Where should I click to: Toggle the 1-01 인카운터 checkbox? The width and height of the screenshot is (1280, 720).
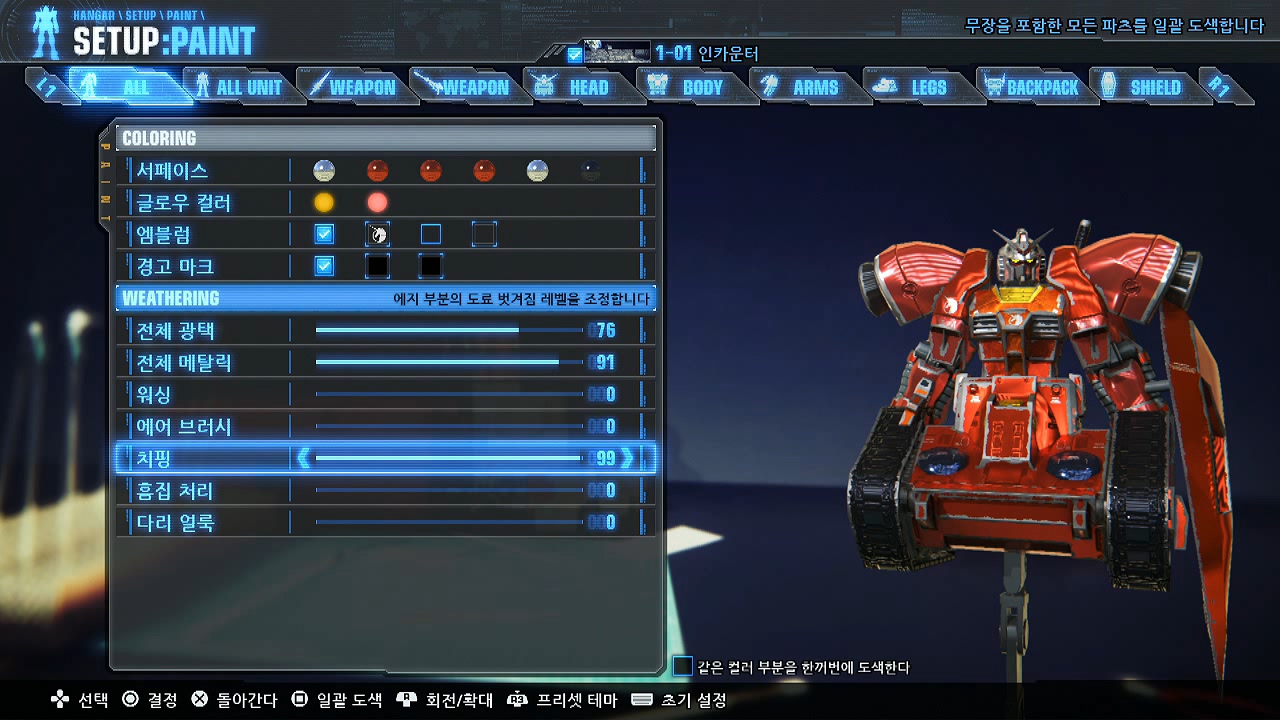click(574, 55)
